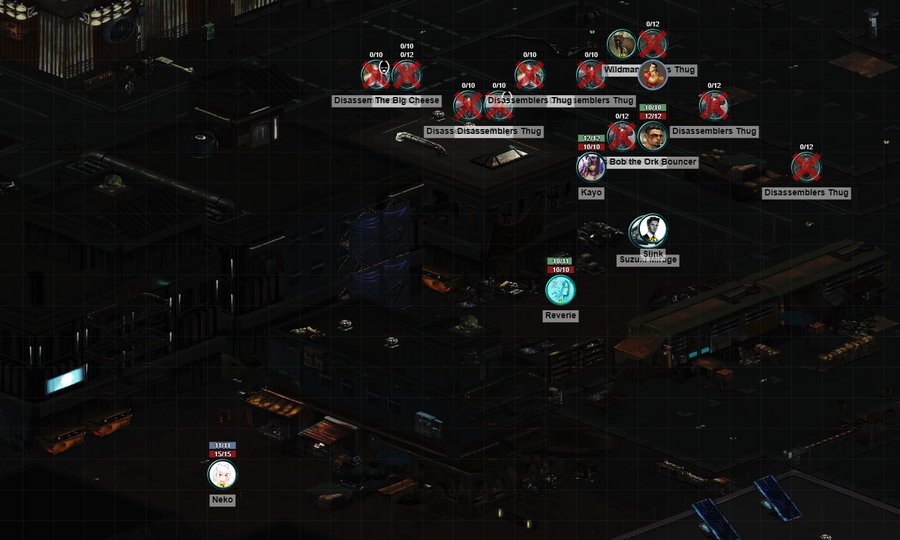Image resolution: width=900 pixels, height=540 pixels.
Task: Select the Reverie character token
Action: click(x=560, y=290)
